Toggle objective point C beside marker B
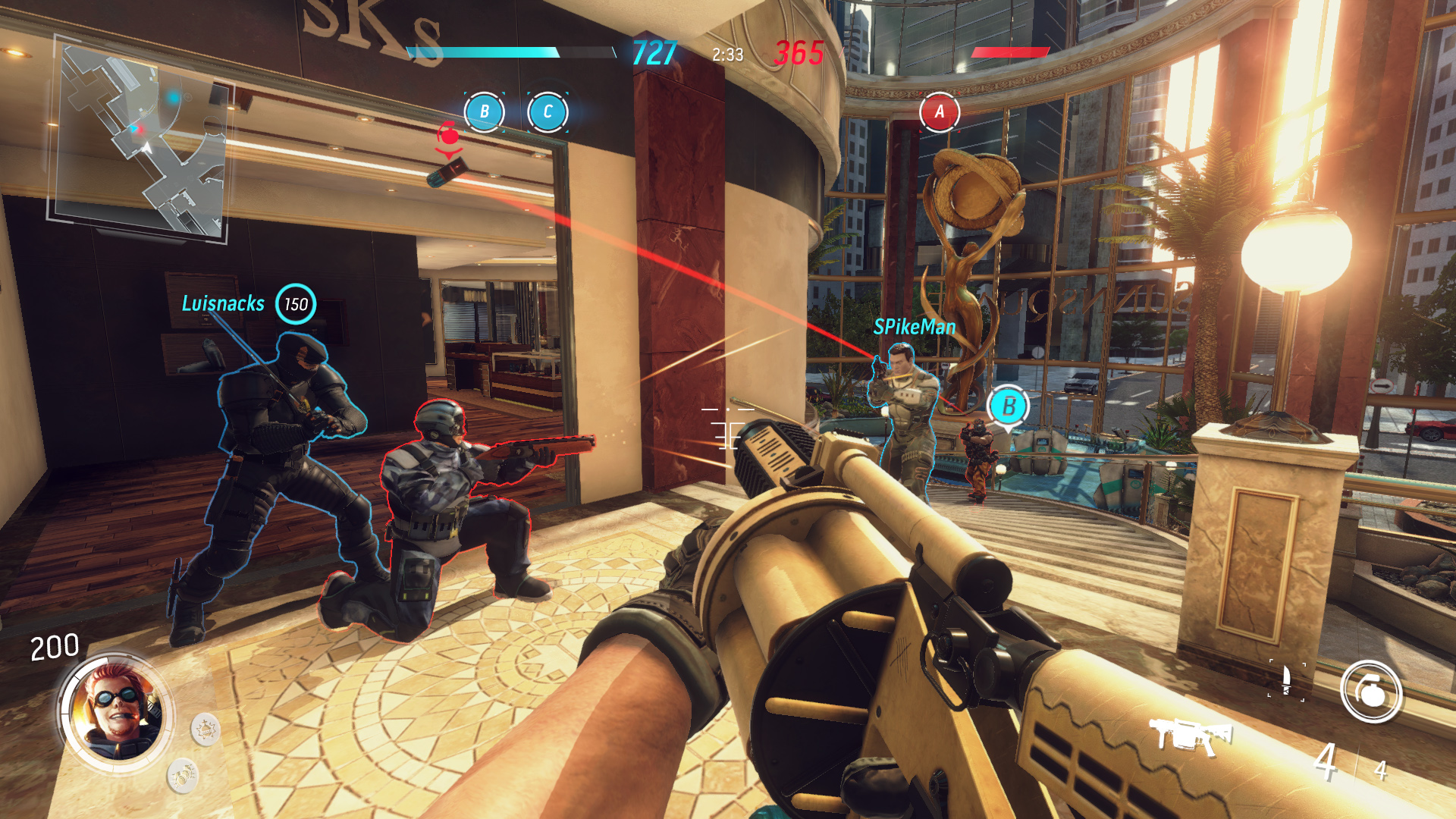 (x=548, y=111)
